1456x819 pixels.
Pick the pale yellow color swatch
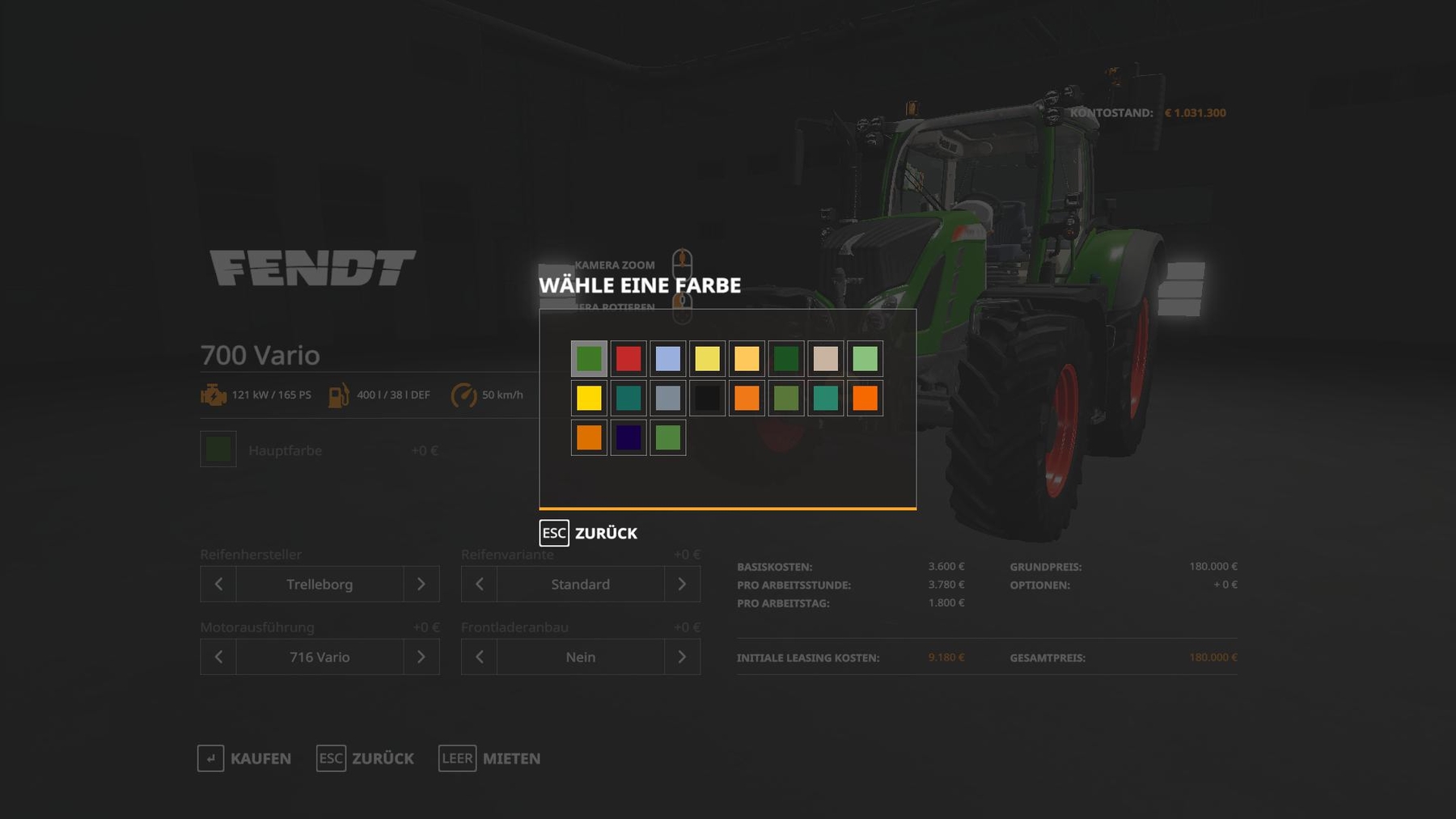tap(708, 358)
